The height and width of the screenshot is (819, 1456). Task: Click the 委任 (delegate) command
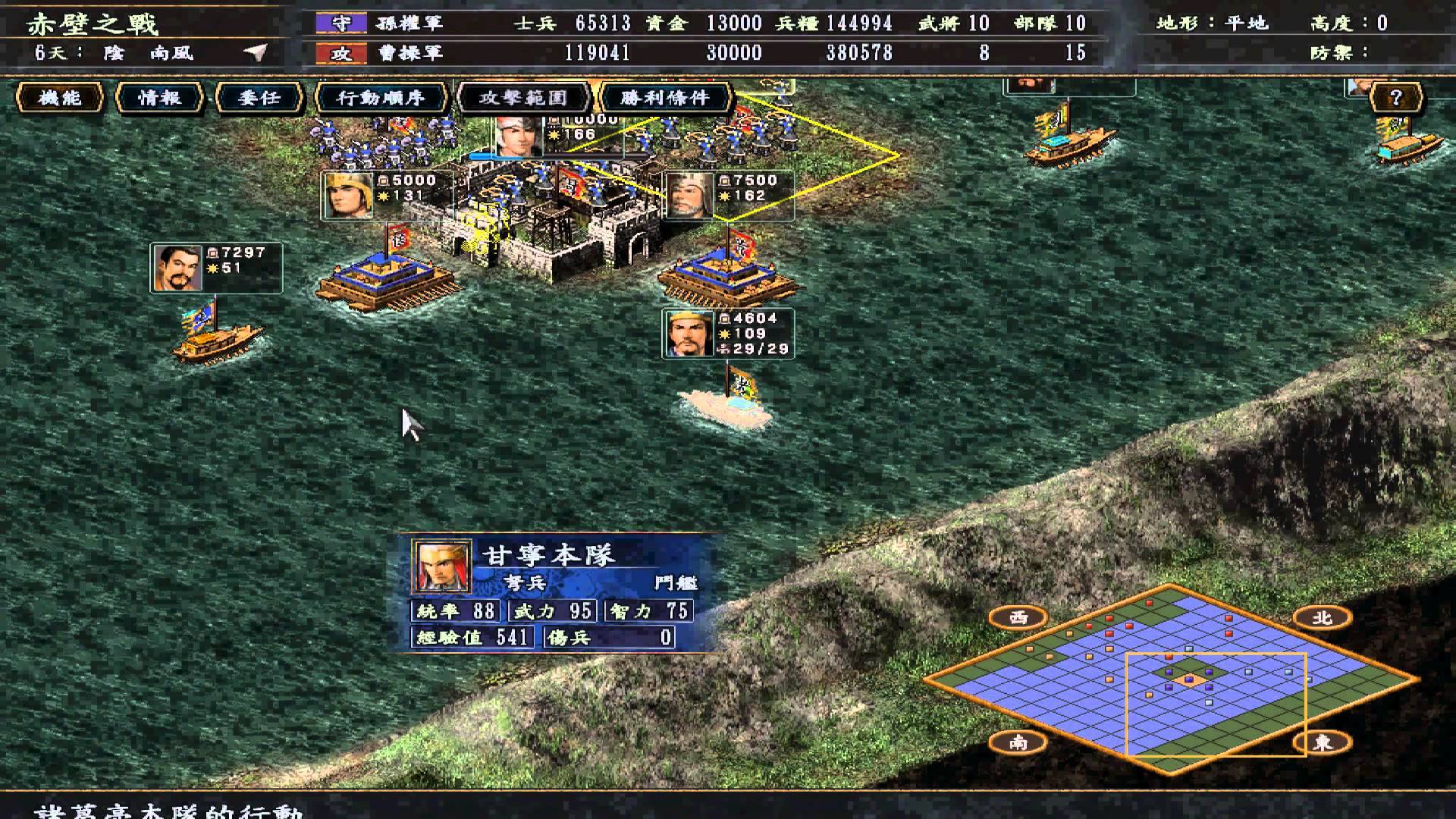(x=262, y=98)
